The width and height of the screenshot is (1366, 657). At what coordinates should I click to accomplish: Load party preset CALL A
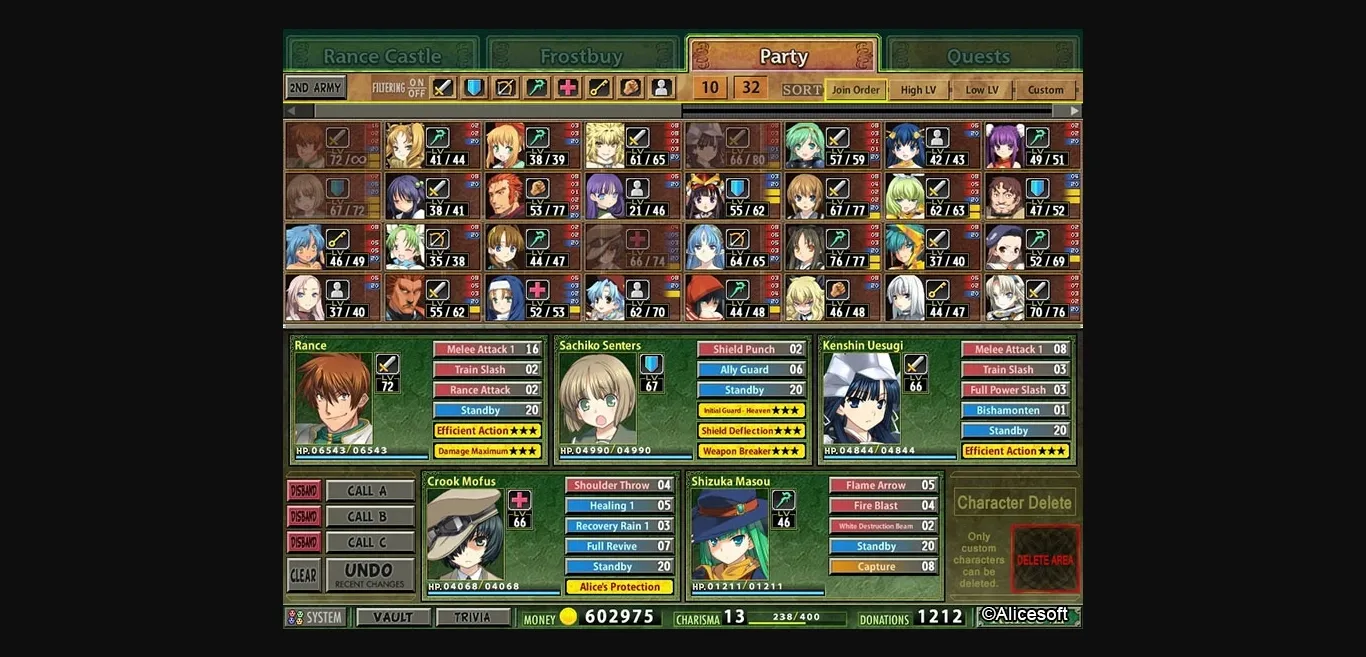point(369,491)
